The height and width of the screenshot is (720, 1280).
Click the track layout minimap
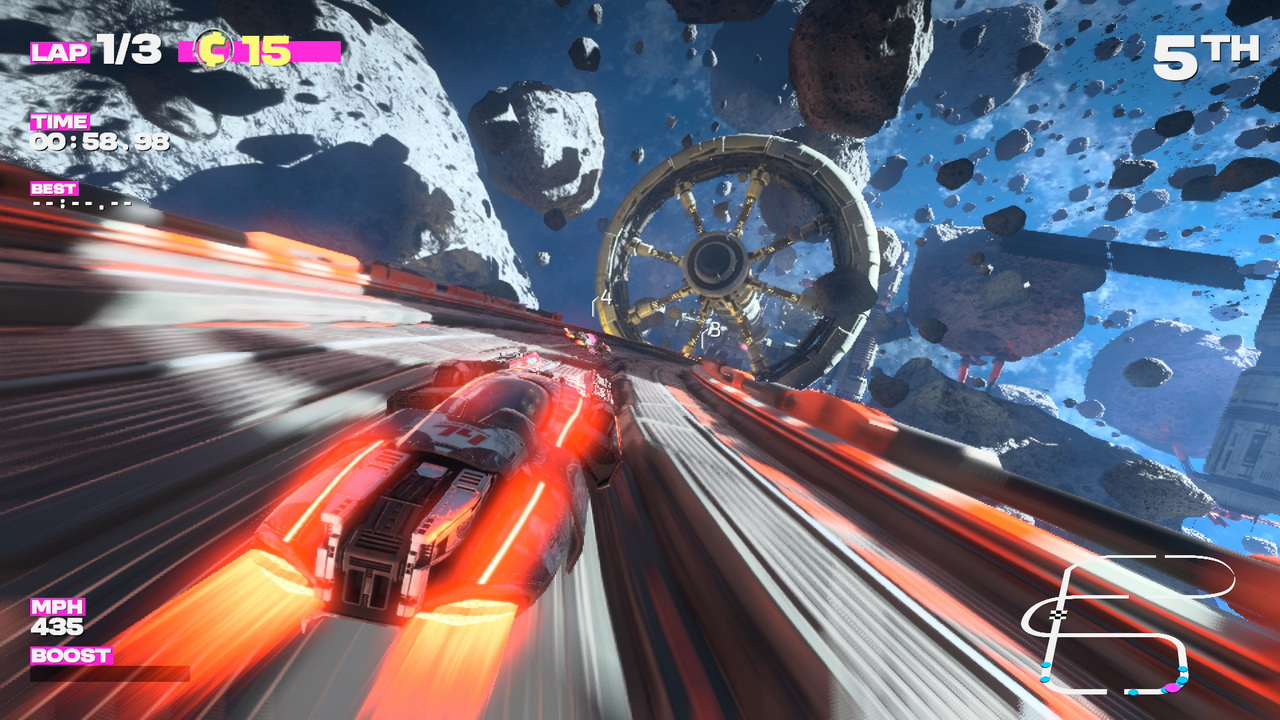pyautogui.click(x=1130, y=625)
